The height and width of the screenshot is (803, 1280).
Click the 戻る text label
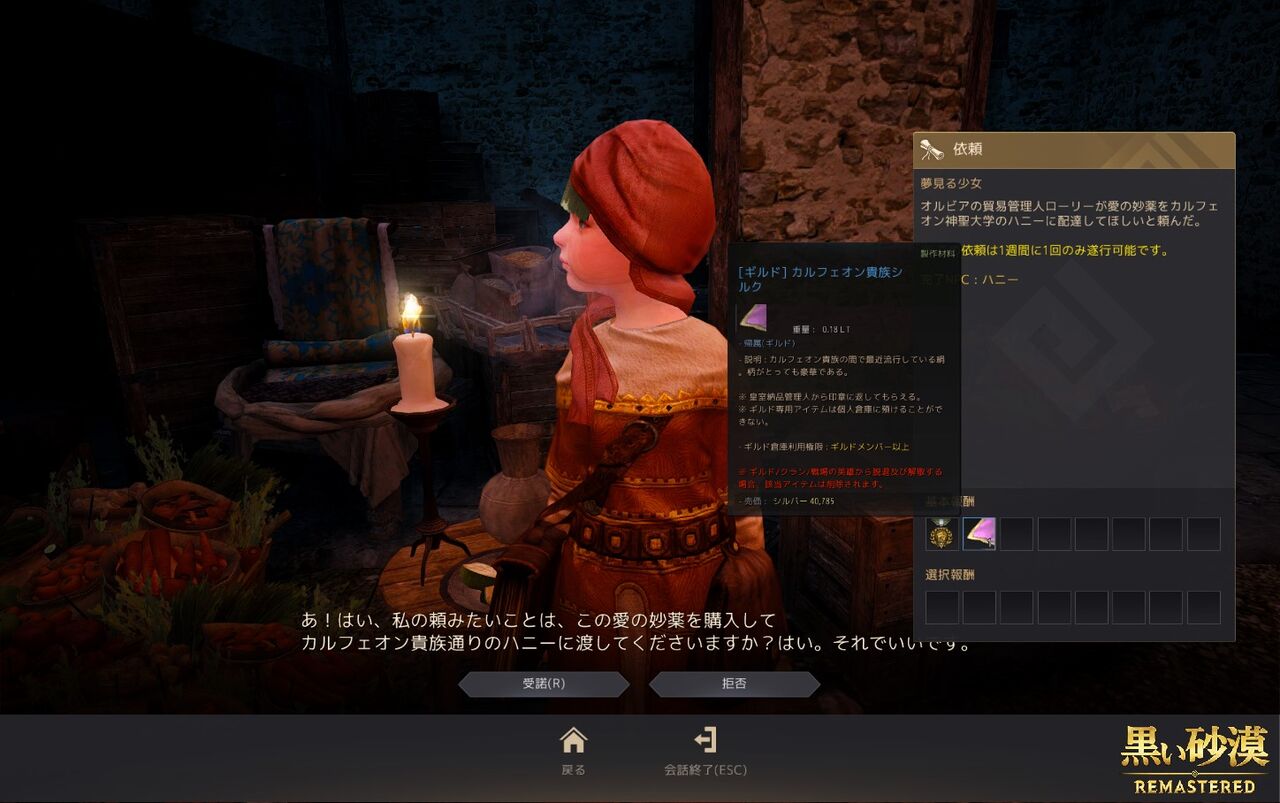pos(573,769)
